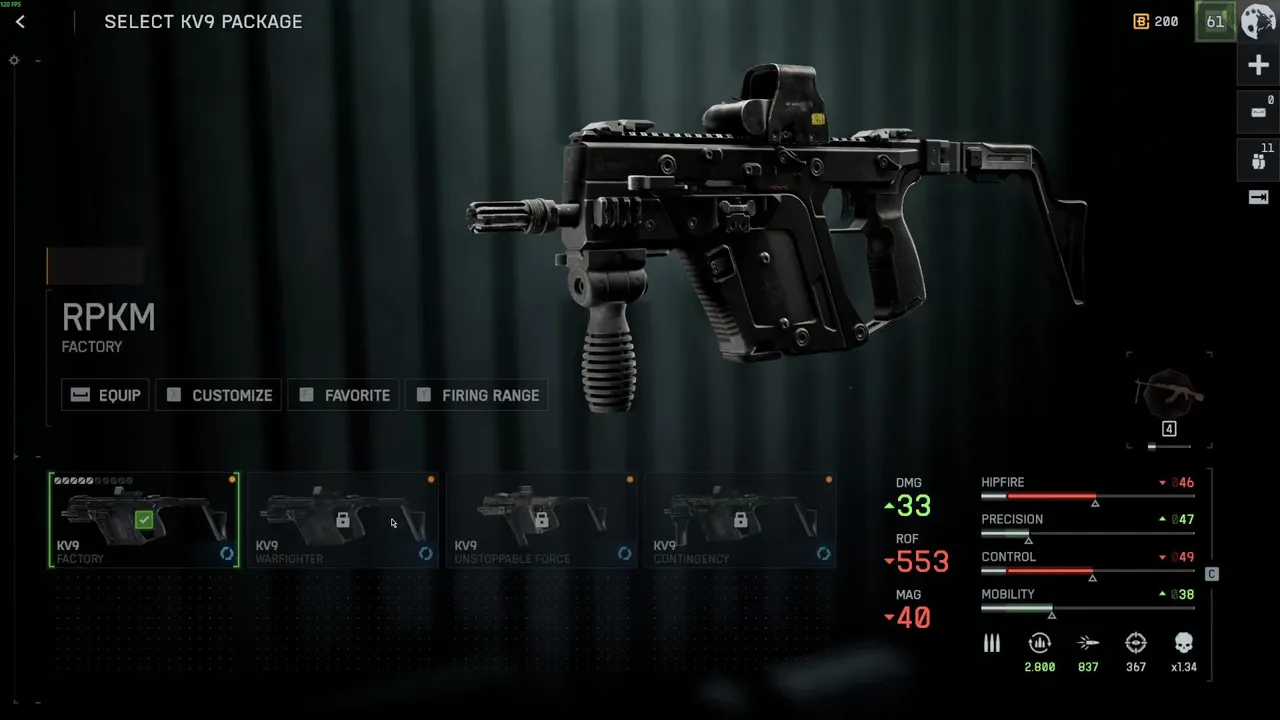
Task: Select the KV9 Factory package
Action: point(144,520)
